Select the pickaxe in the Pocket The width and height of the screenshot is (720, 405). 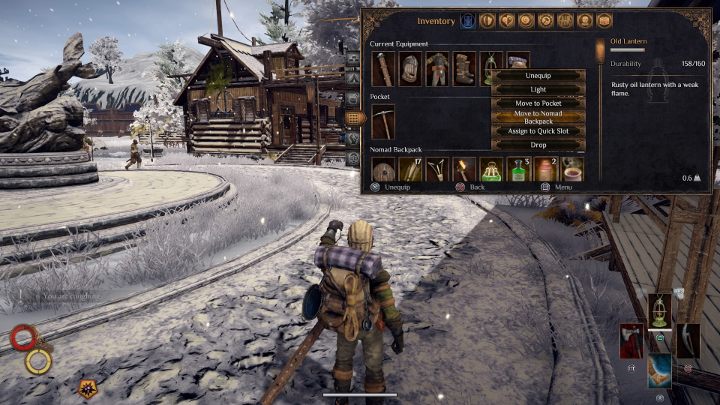384,122
